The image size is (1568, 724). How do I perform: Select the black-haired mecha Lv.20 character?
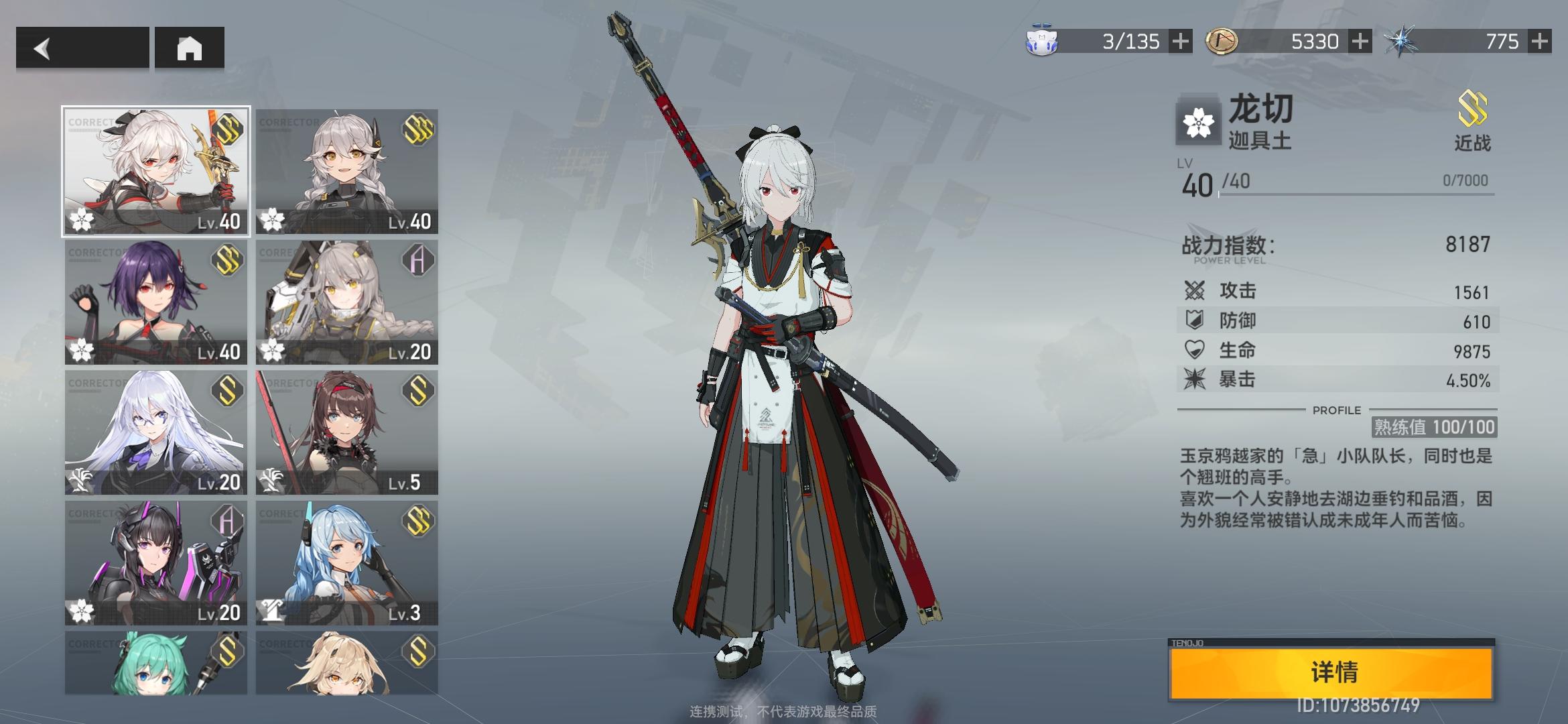pos(156,563)
